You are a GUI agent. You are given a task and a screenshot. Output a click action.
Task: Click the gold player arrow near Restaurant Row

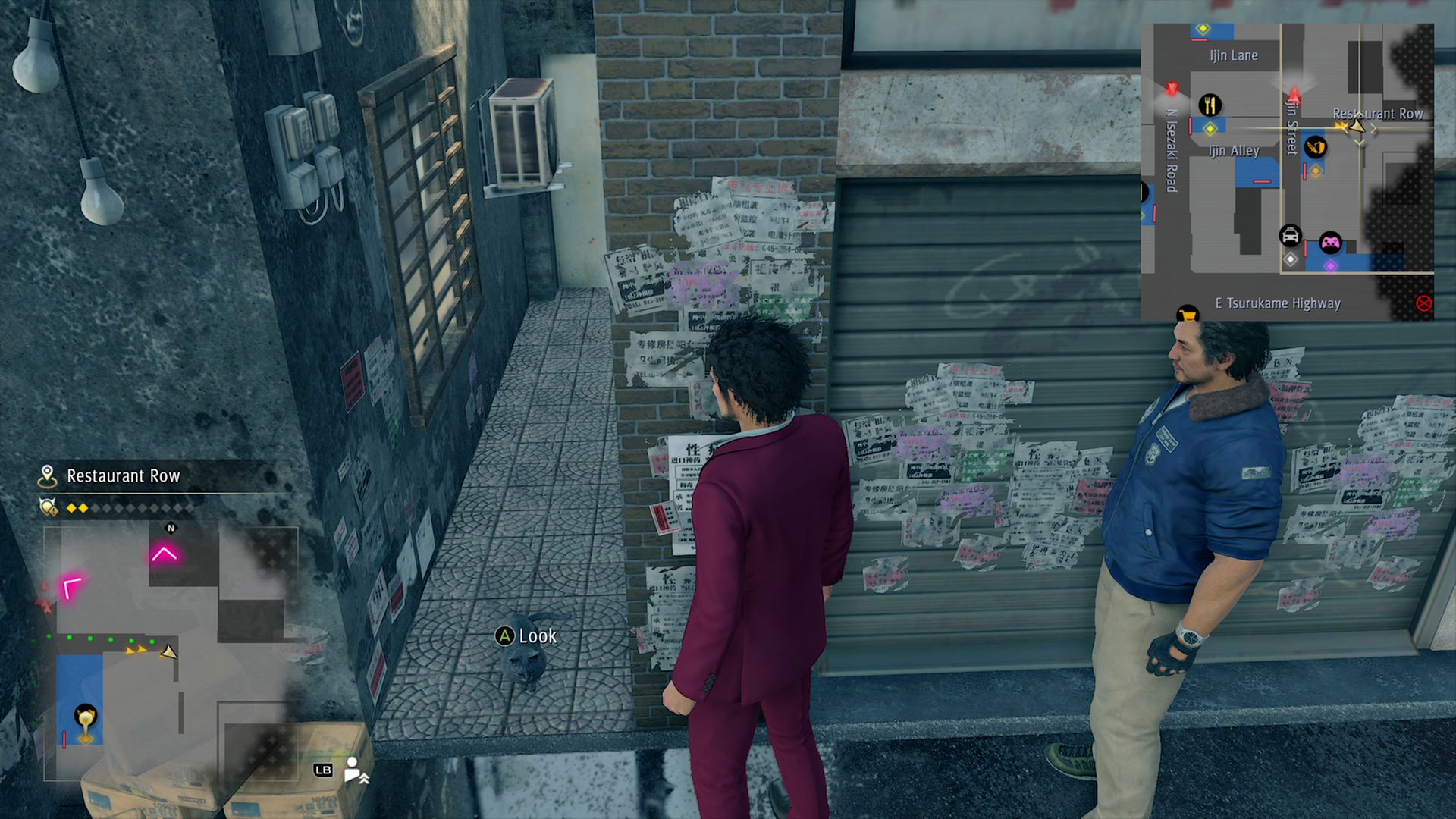[1357, 127]
